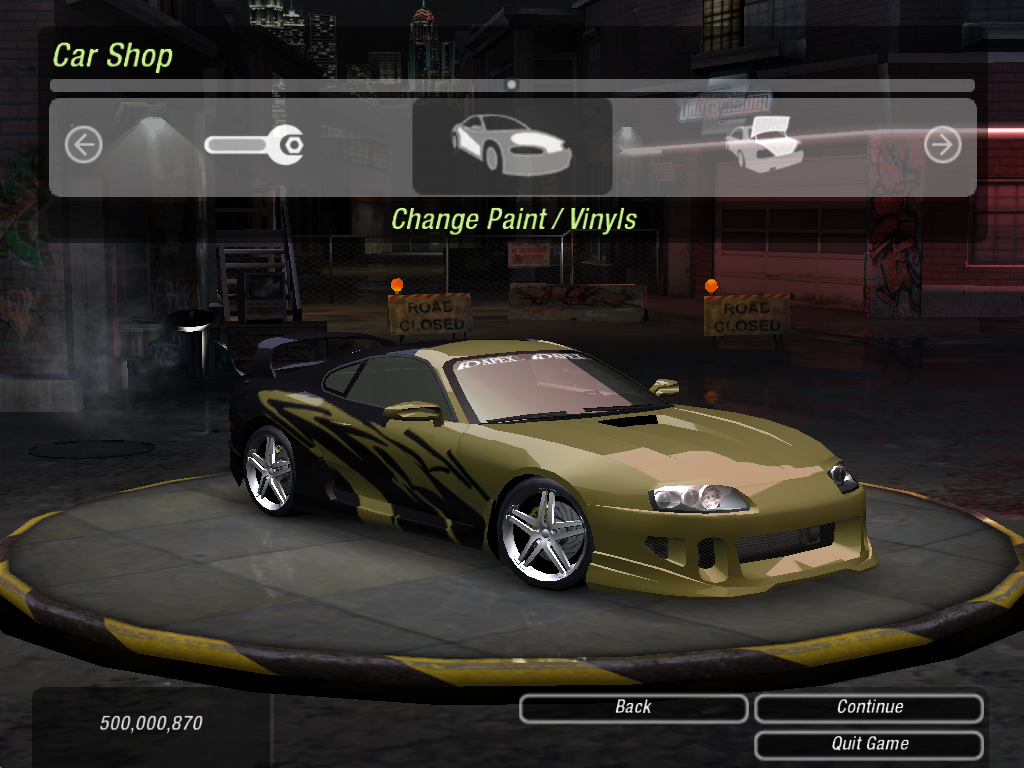1024x768 pixels.
Task: Click the Continue button
Action: (x=869, y=708)
